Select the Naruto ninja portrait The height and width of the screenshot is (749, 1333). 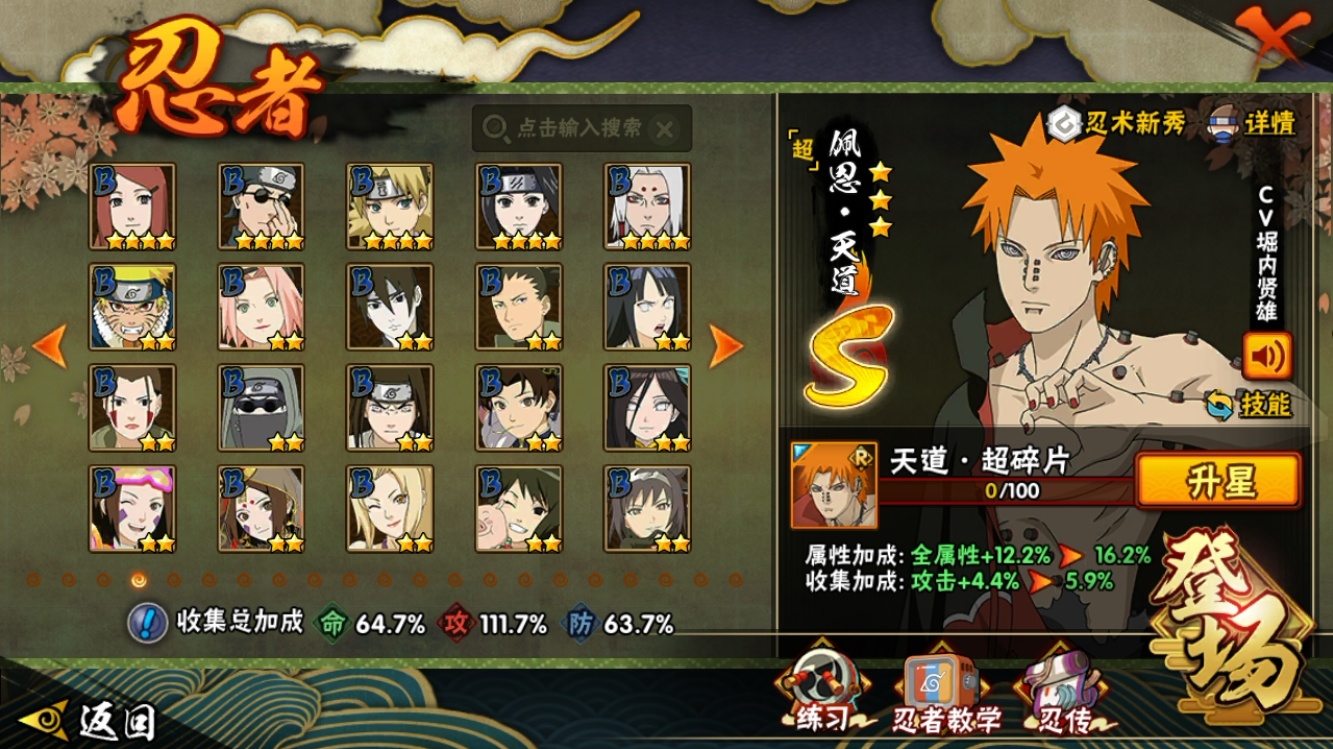coord(132,307)
